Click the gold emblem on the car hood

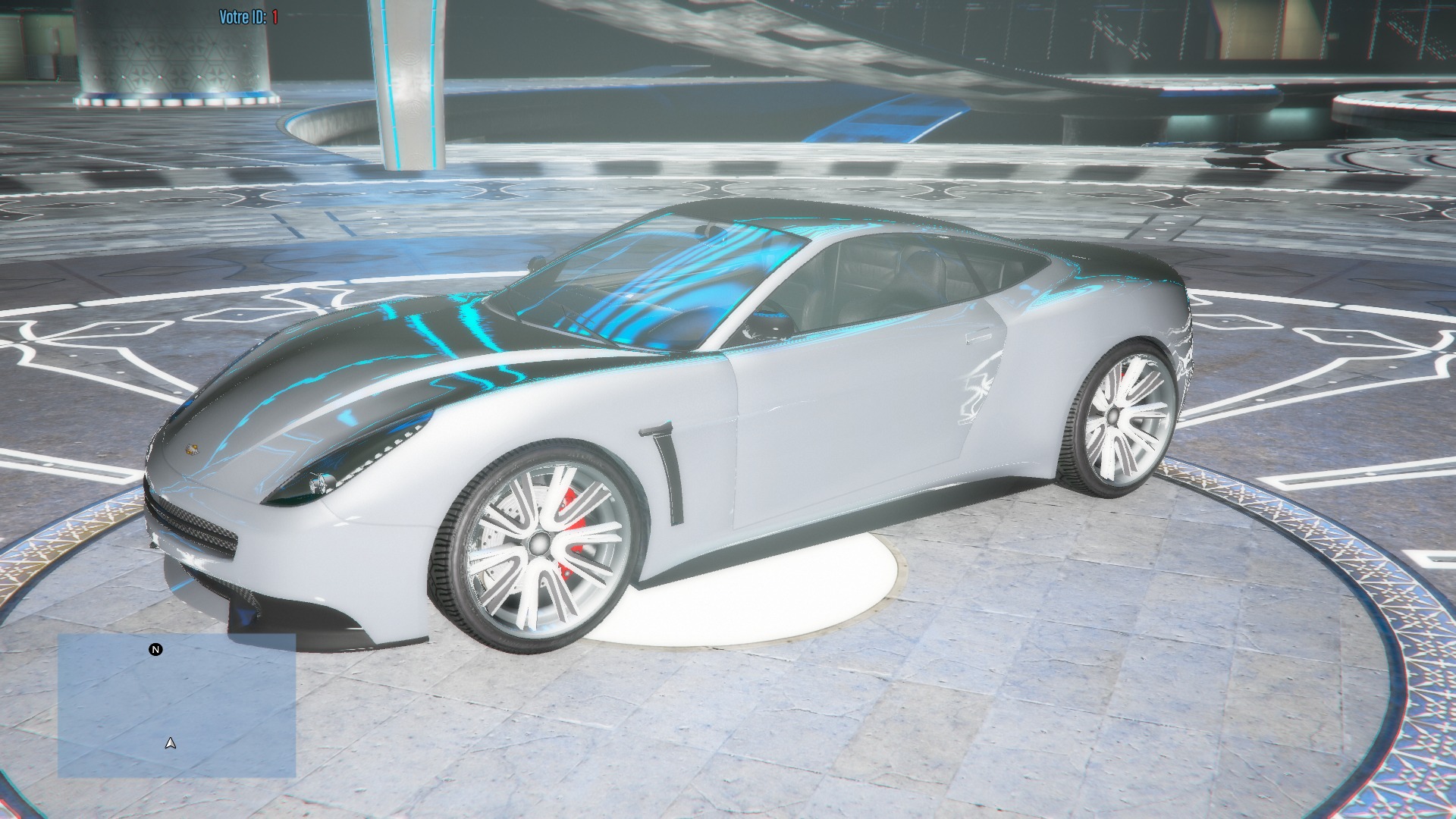tap(192, 450)
